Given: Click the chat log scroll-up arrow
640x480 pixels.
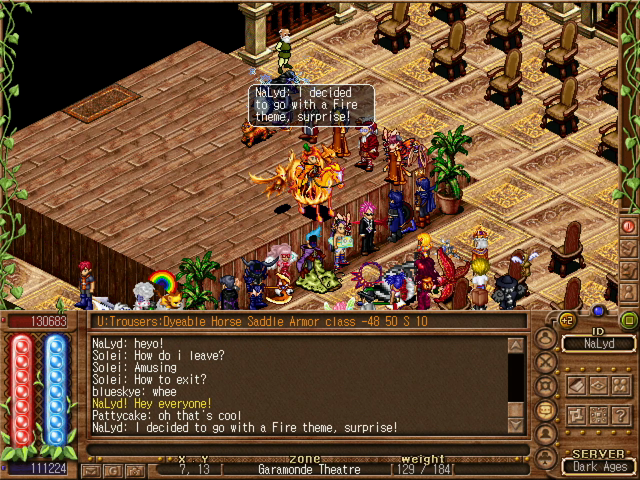Looking at the screenshot, I should click(516, 346).
